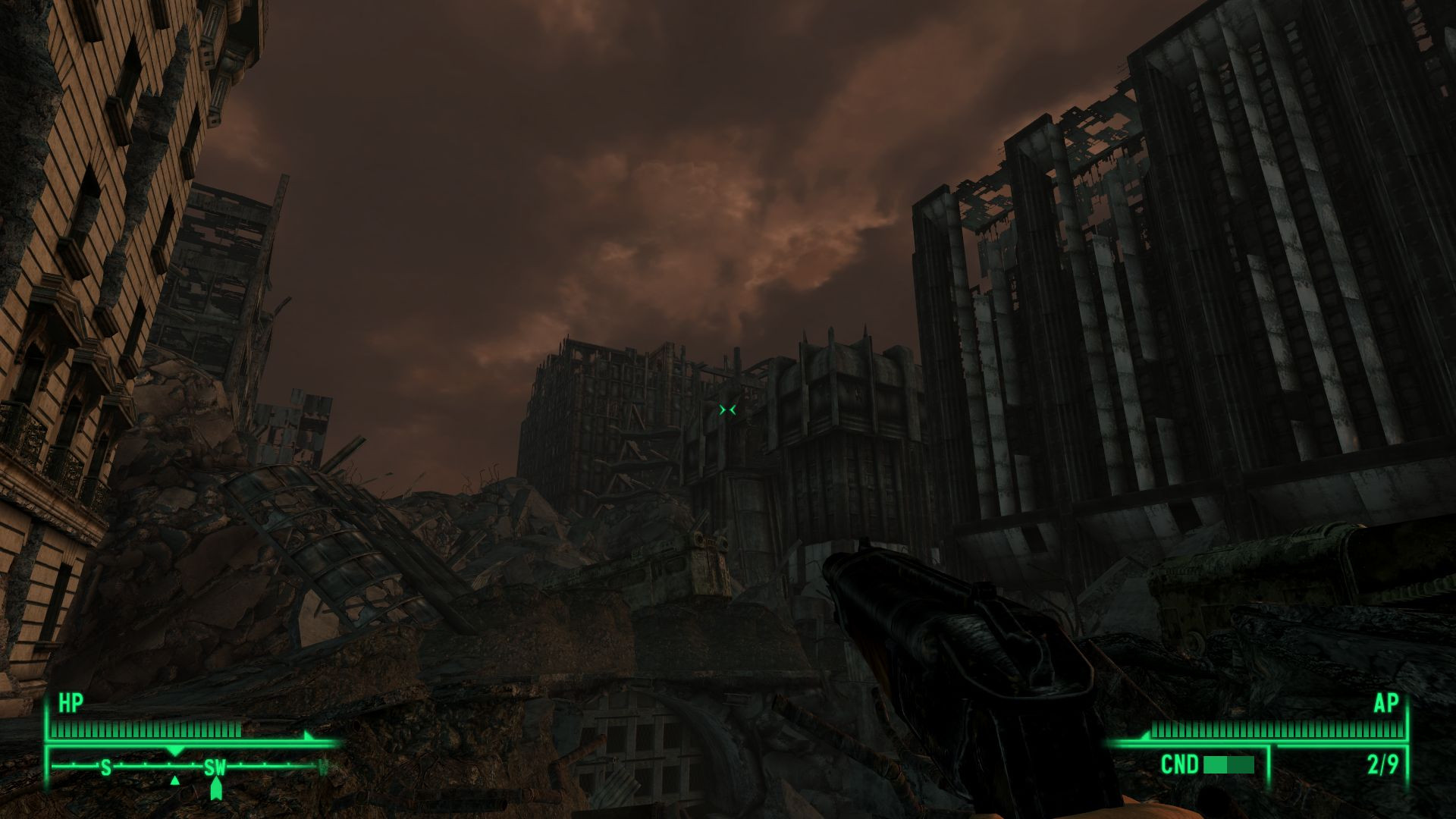
Task: Select the quest arrow marker below SW
Action: click(217, 788)
